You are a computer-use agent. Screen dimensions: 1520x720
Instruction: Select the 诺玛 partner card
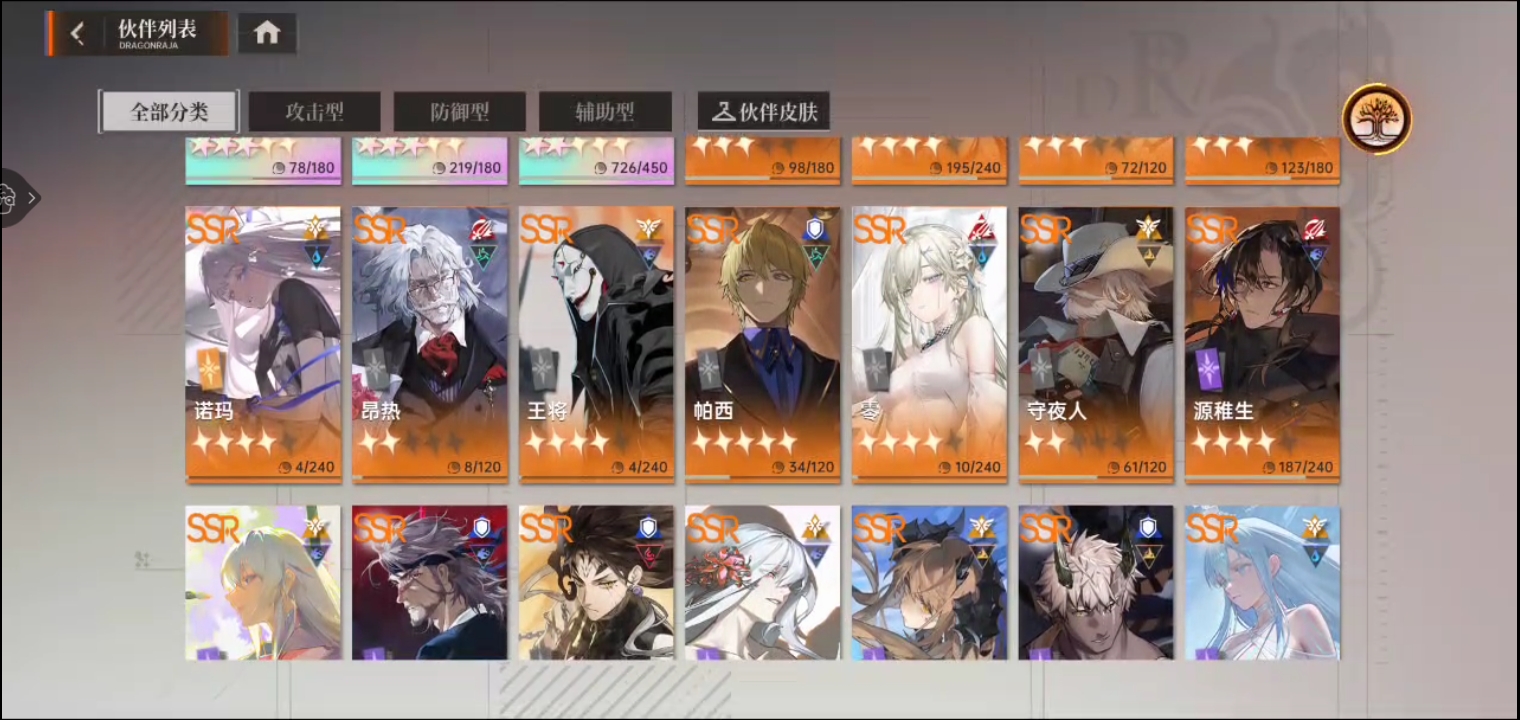263,344
